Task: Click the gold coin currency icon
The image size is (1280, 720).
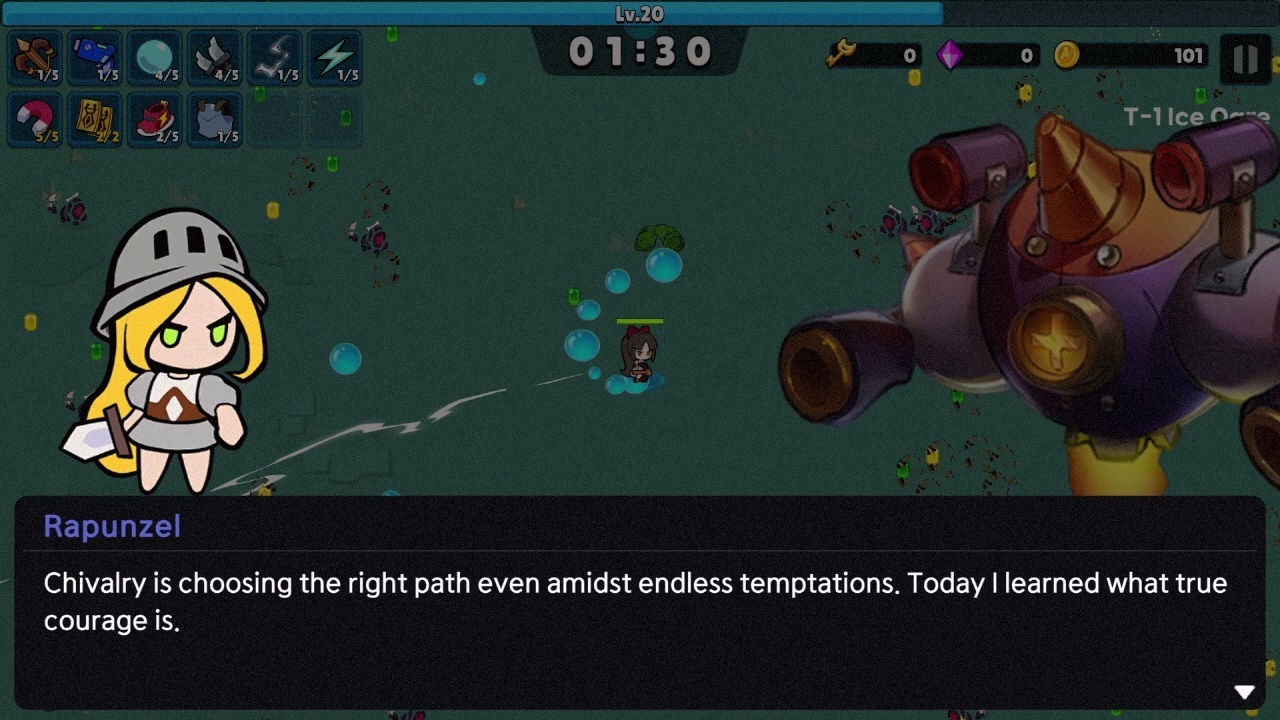Action: pos(1068,56)
